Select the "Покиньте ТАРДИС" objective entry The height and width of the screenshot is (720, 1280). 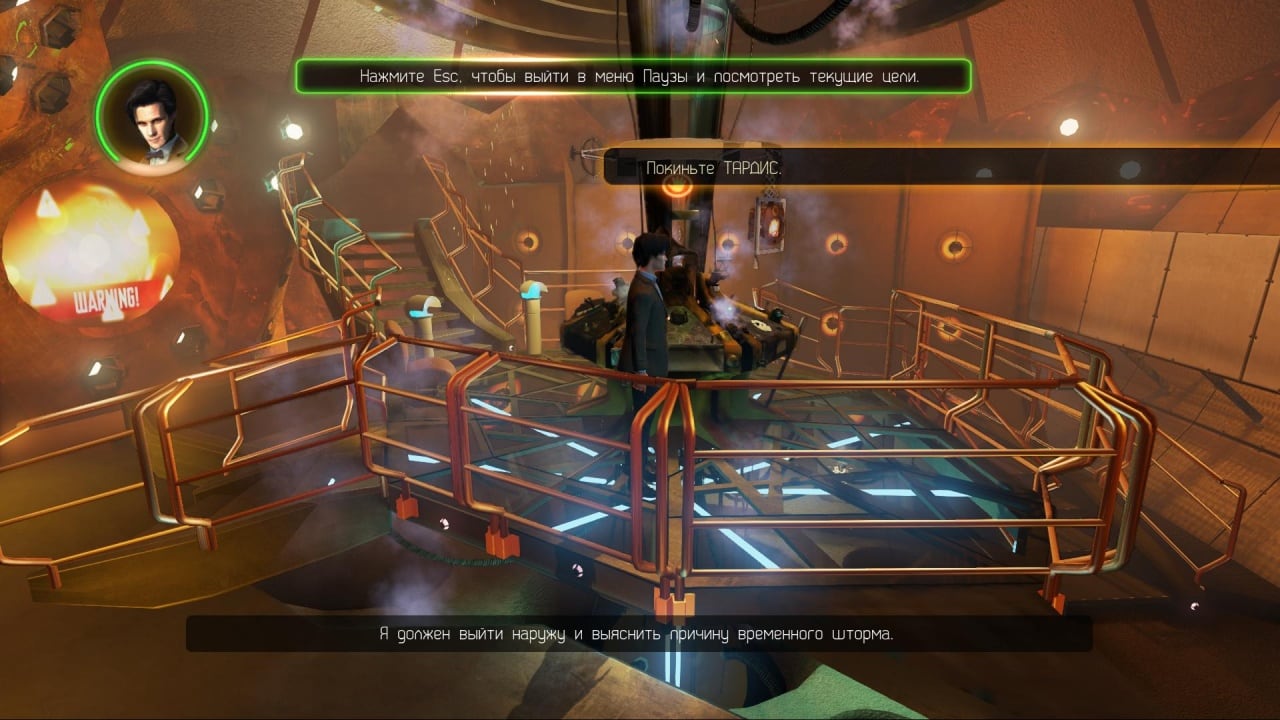(x=713, y=168)
